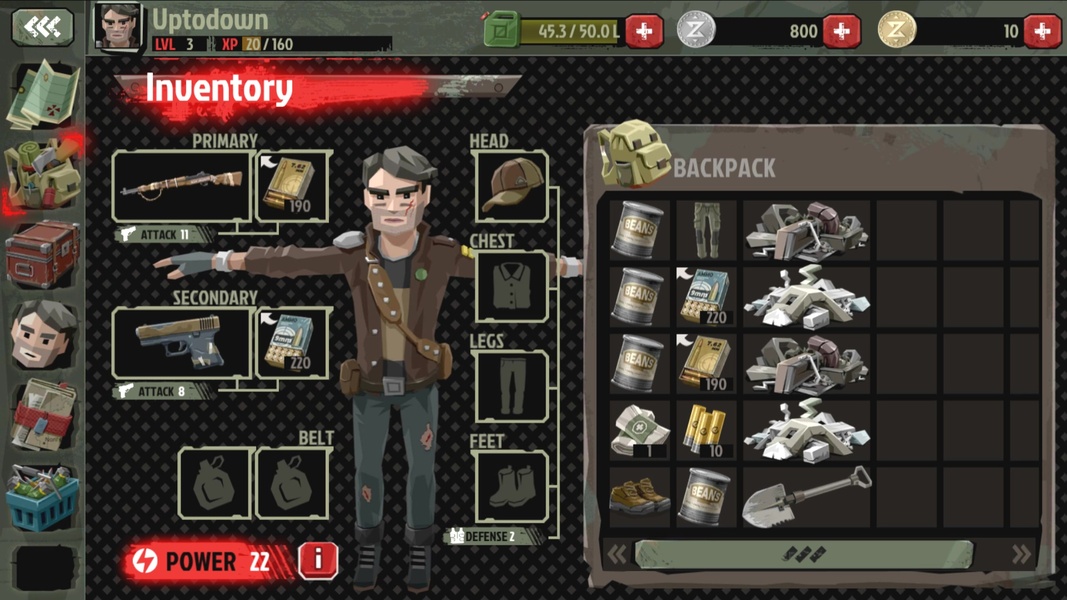Open the character face menu

click(43, 334)
